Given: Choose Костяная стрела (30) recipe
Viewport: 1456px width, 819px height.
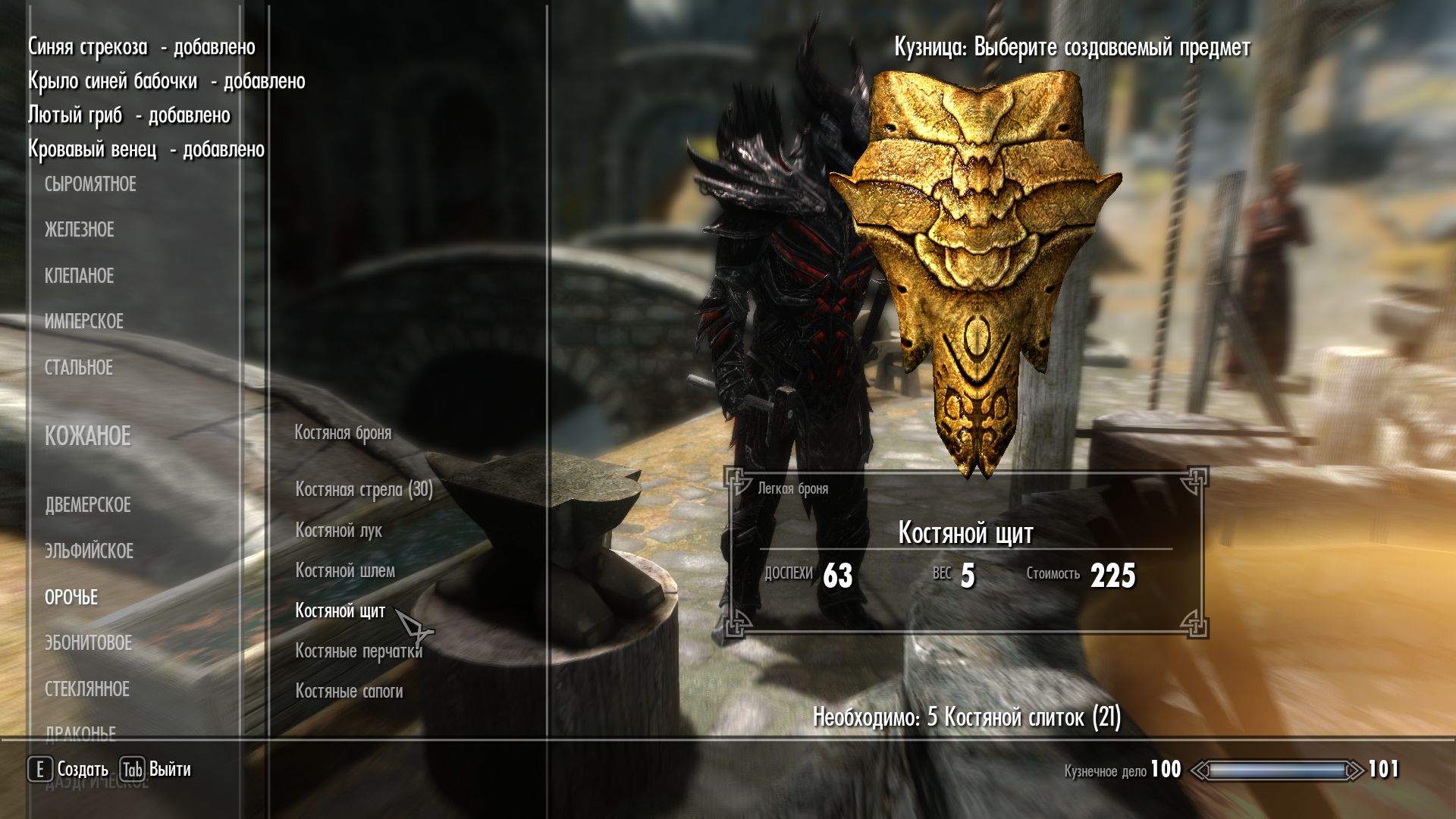Looking at the screenshot, I should point(364,490).
